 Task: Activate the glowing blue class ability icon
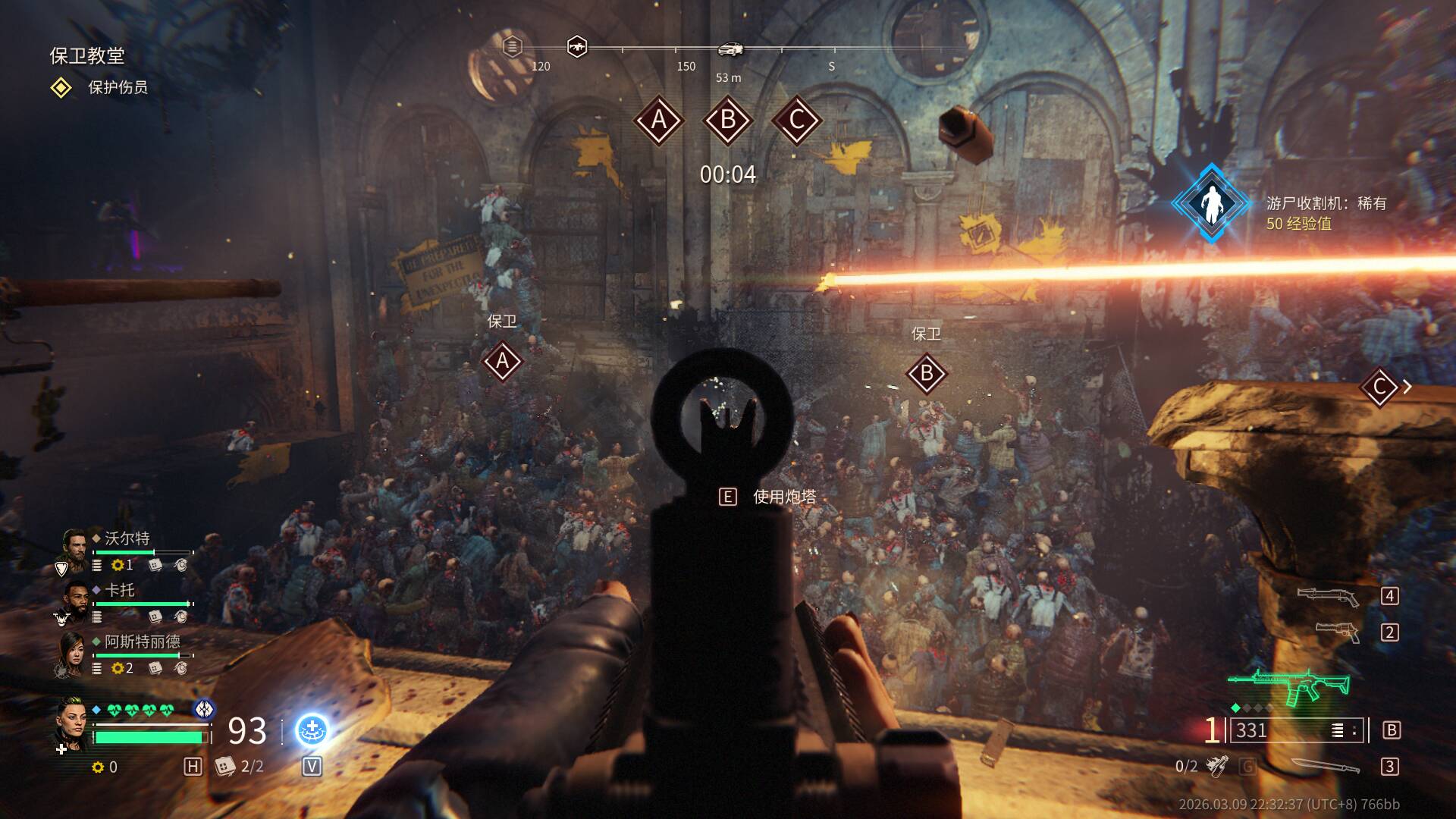312,730
